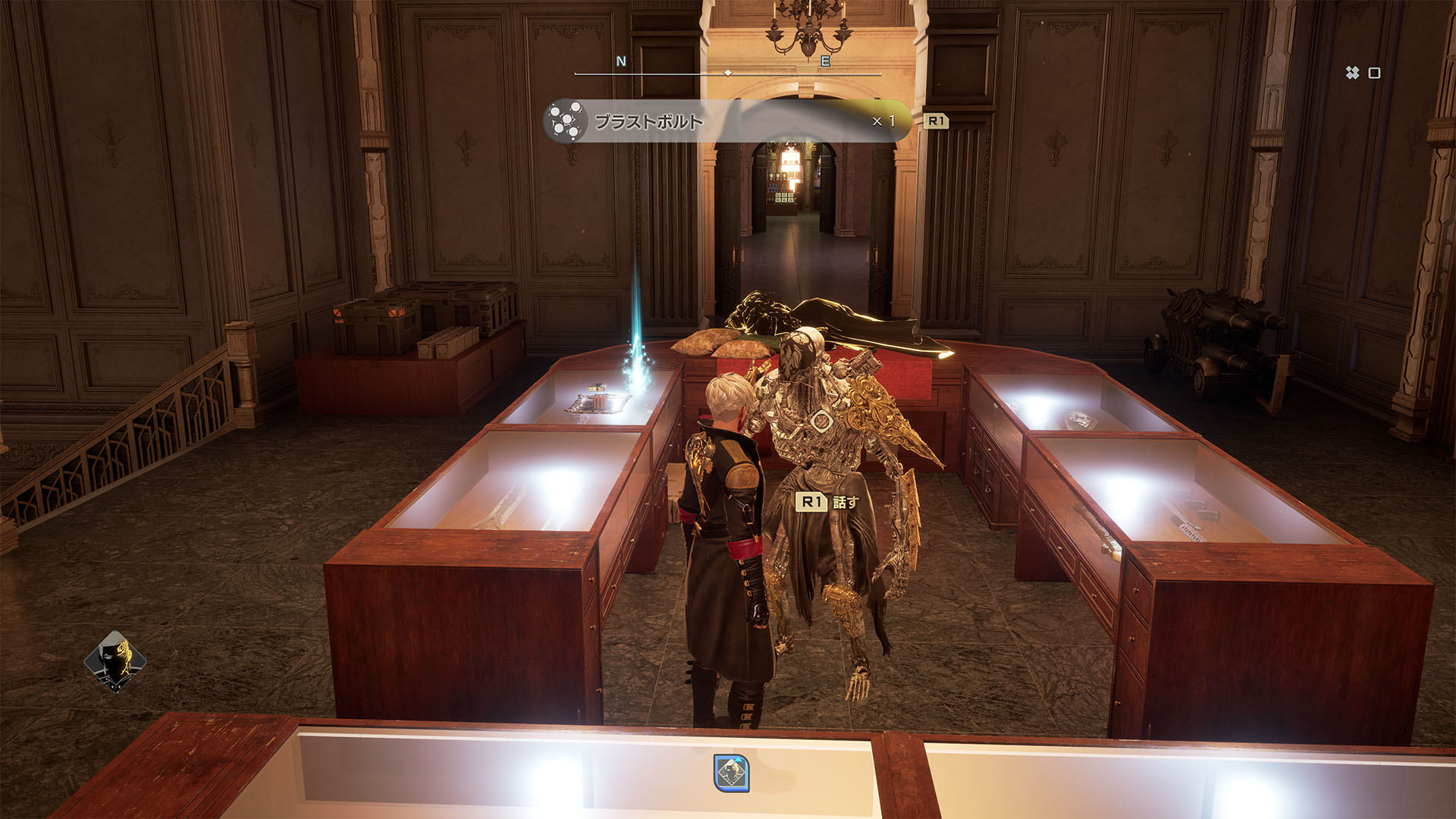Click the compass direction bar
Image resolution: width=1456 pixels, height=819 pixels.
pyautogui.click(x=727, y=73)
